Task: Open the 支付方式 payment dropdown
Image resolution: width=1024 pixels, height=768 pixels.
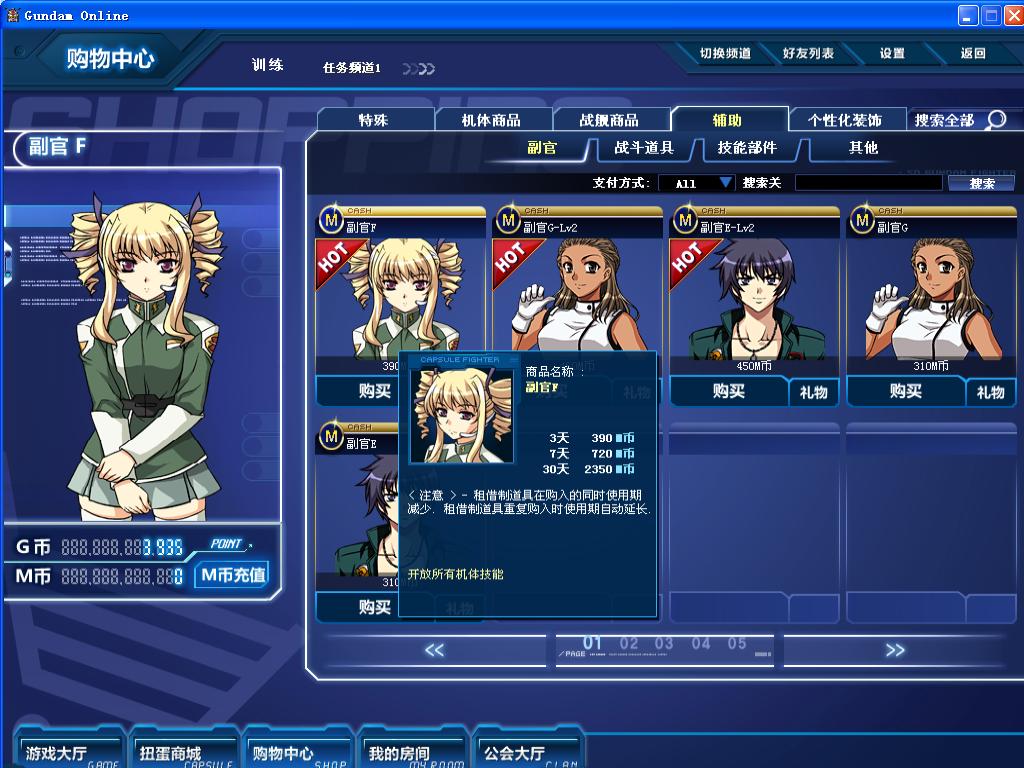Action: coord(697,183)
